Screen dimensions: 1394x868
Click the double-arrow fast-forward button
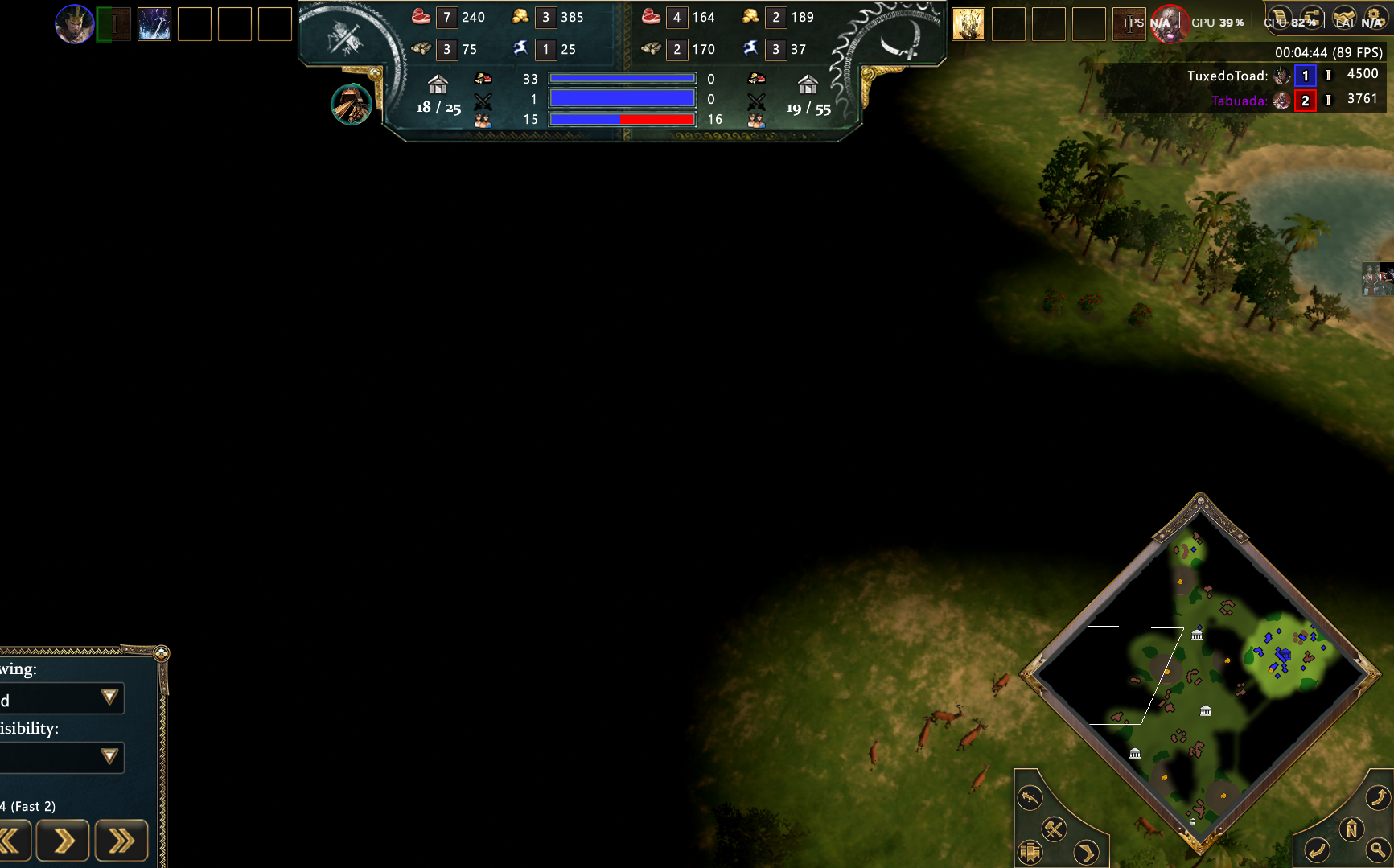(x=121, y=841)
